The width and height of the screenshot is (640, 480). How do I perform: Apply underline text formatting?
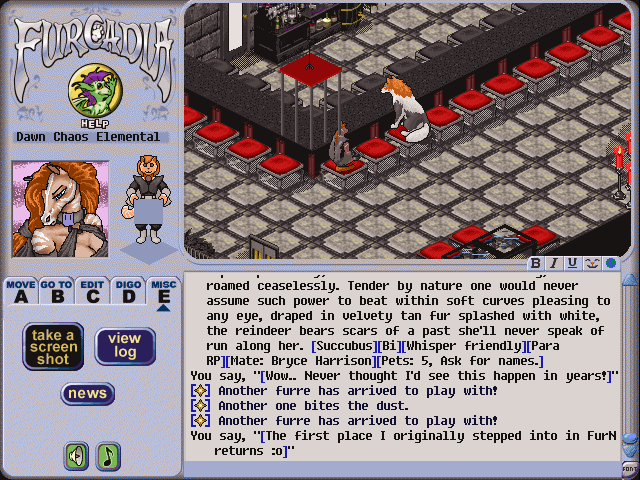pyautogui.click(x=572, y=263)
